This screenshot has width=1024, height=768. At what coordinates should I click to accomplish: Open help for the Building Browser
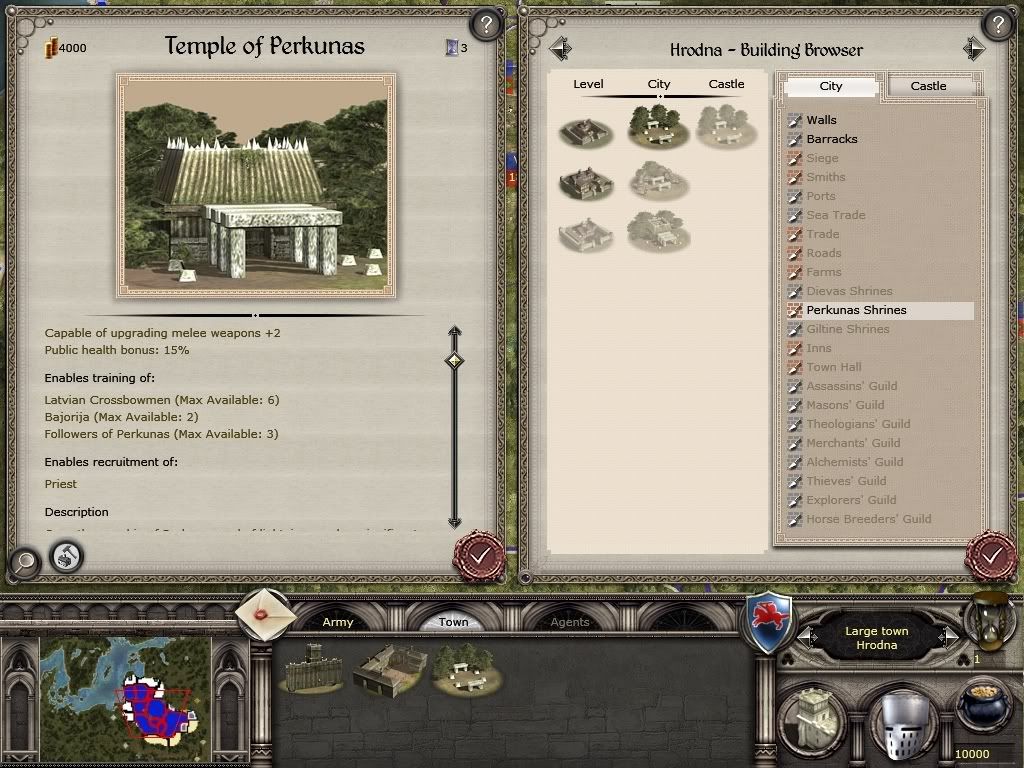(x=996, y=24)
